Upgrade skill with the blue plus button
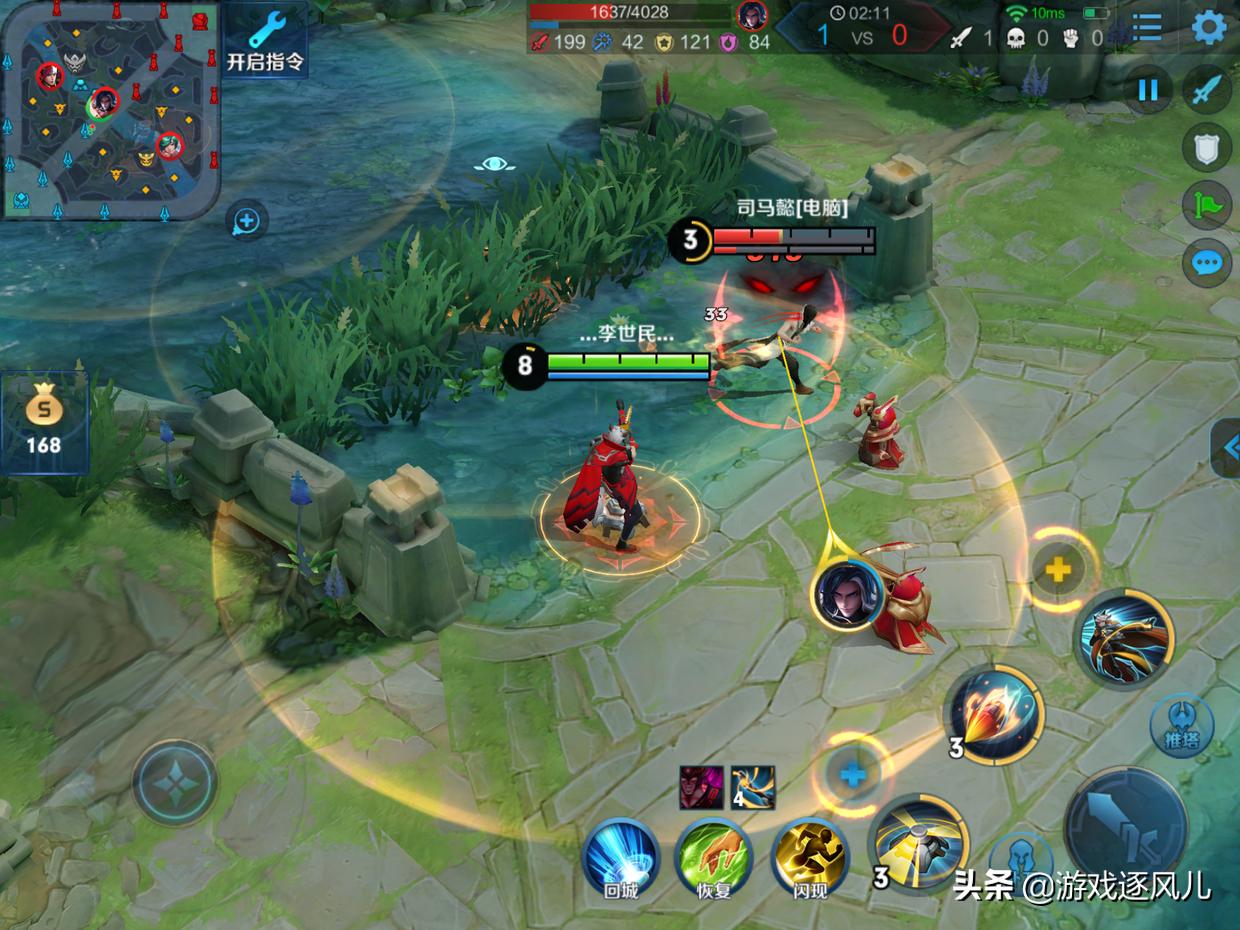 [852, 774]
